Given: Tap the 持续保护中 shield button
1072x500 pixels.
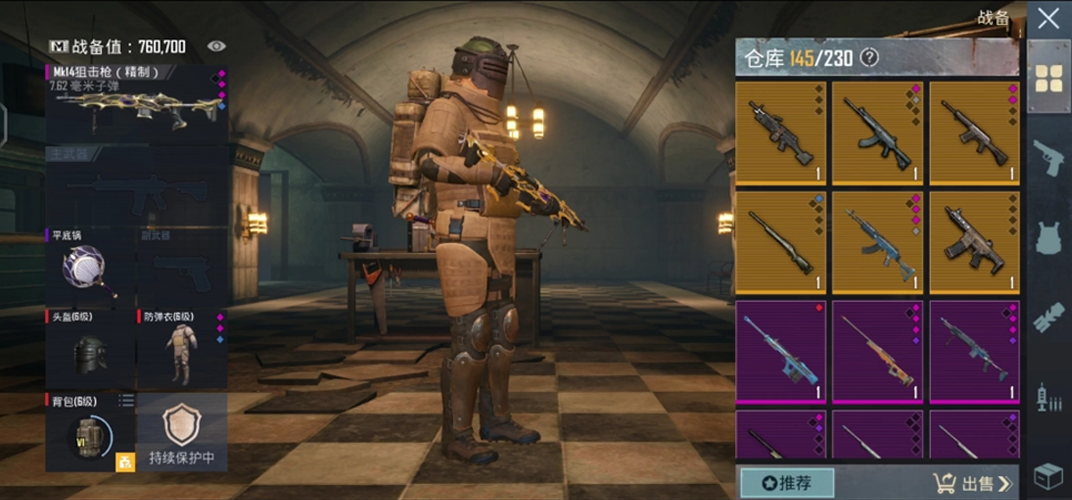Looking at the screenshot, I should [x=181, y=432].
